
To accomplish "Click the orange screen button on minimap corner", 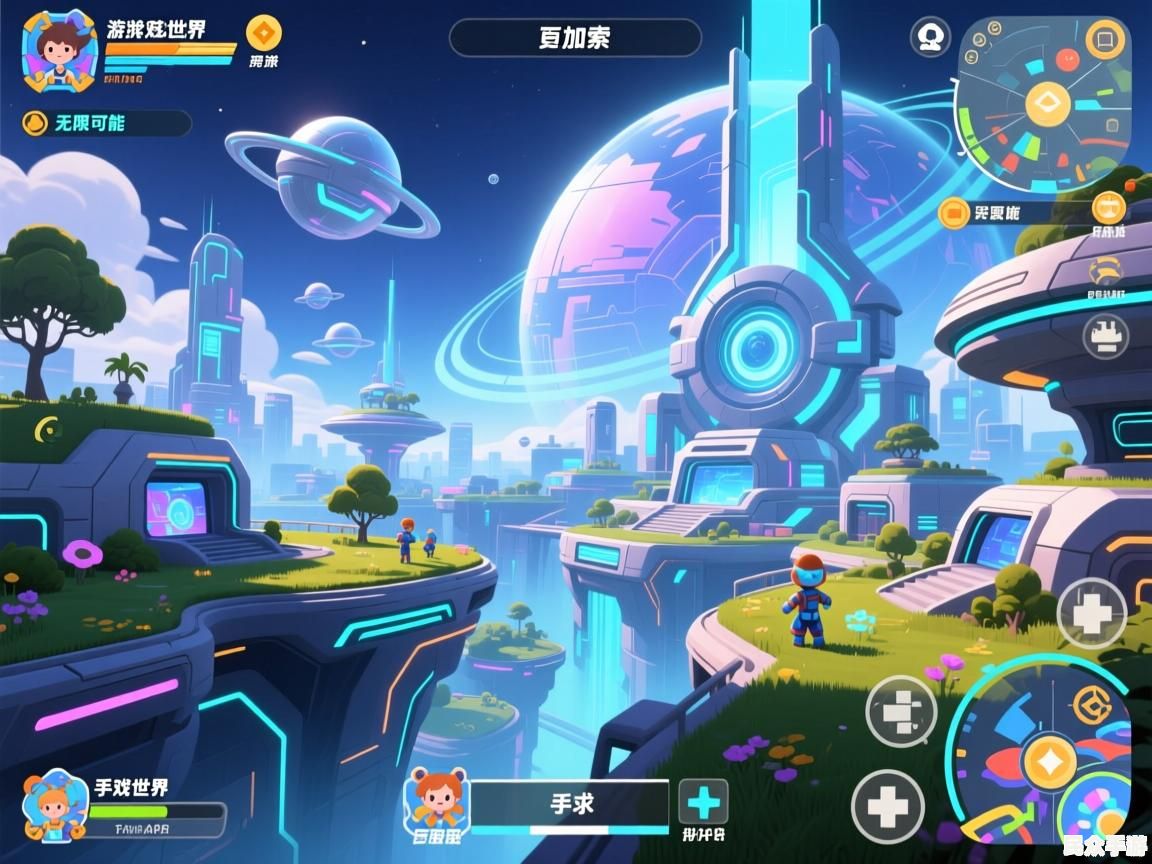I will pyautogui.click(x=1105, y=40).
